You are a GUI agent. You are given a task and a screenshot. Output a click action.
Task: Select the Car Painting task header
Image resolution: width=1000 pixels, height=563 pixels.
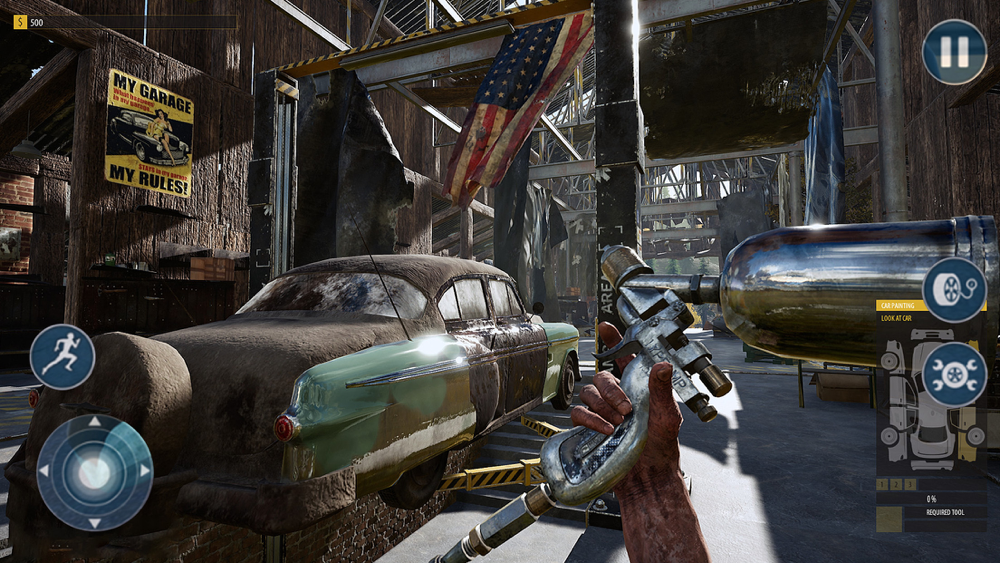[x=898, y=306]
